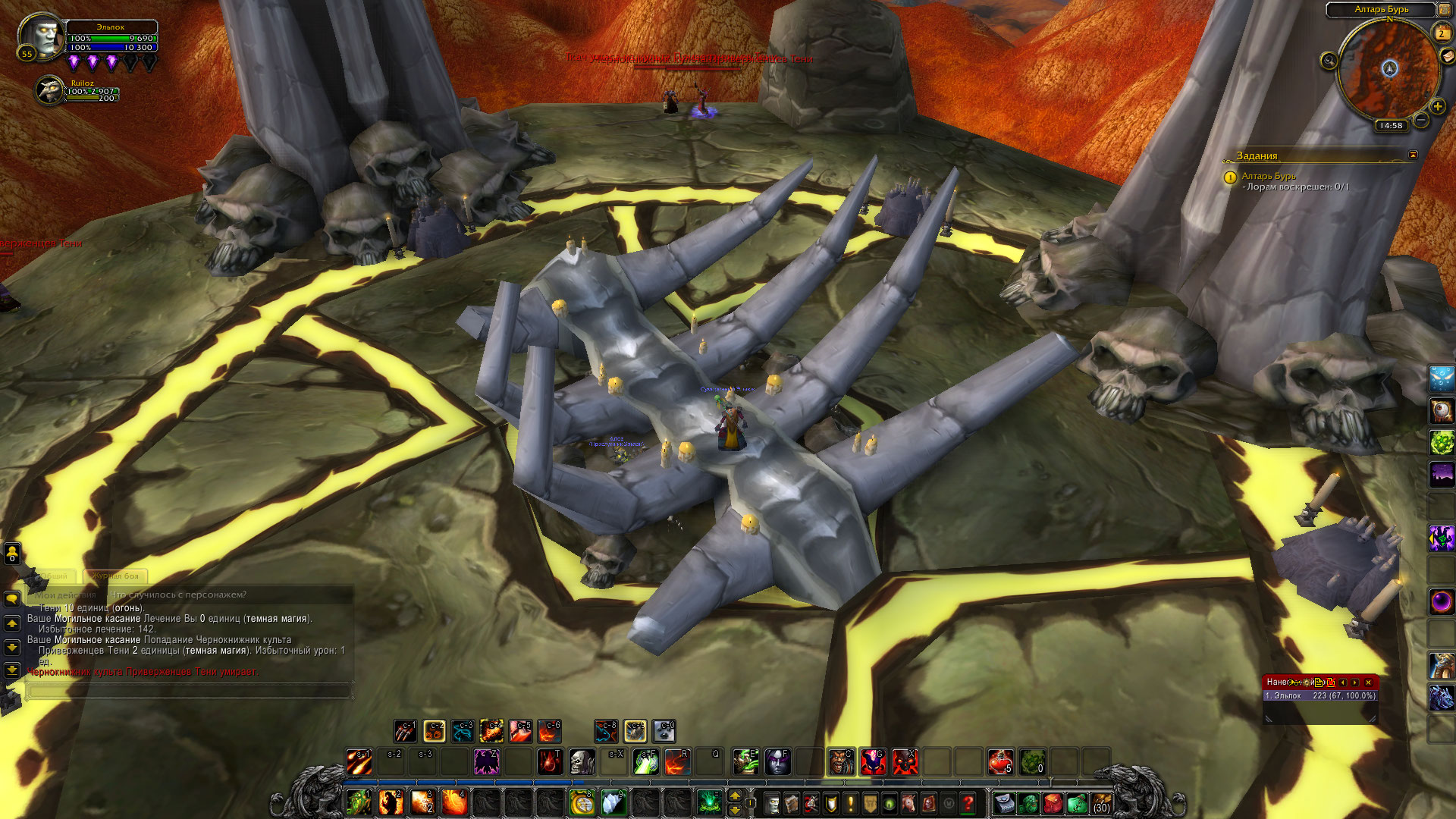The image size is (1456, 819).
Task: Select the Алтарь Бурь quest in the tracker
Action: [1268, 176]
